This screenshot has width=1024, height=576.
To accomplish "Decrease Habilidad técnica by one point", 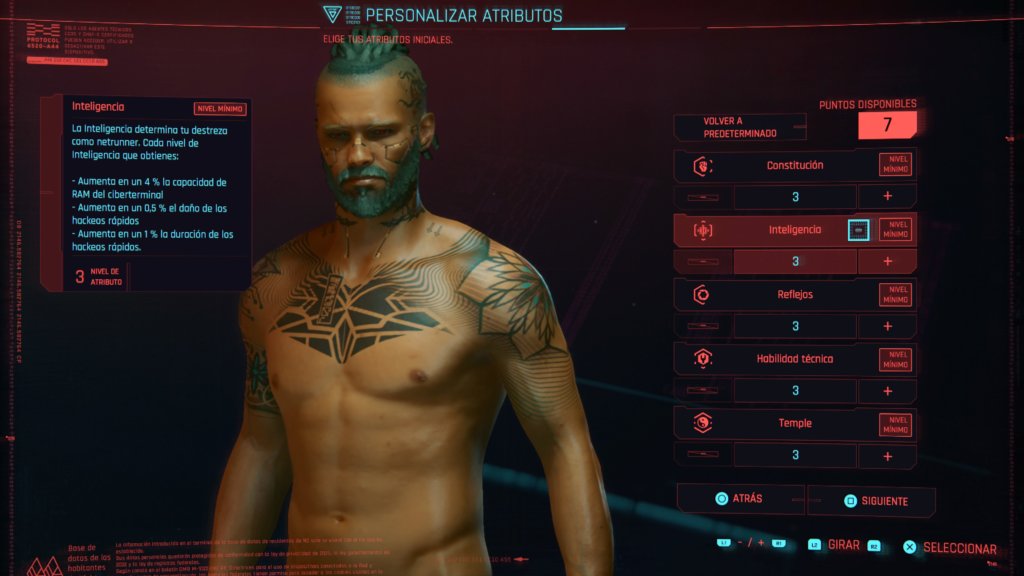I will tap(703, 391).
